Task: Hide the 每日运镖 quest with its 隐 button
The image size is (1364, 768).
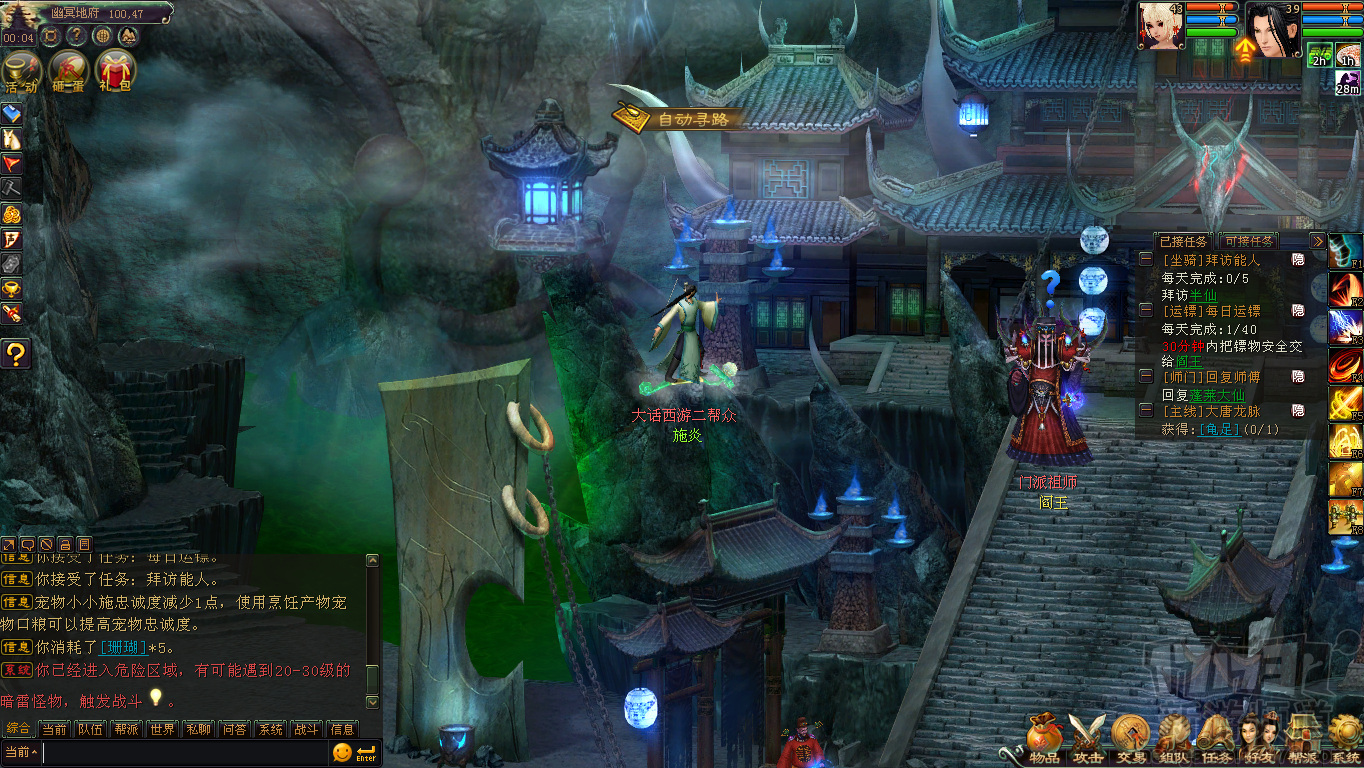Action: 1298,311
